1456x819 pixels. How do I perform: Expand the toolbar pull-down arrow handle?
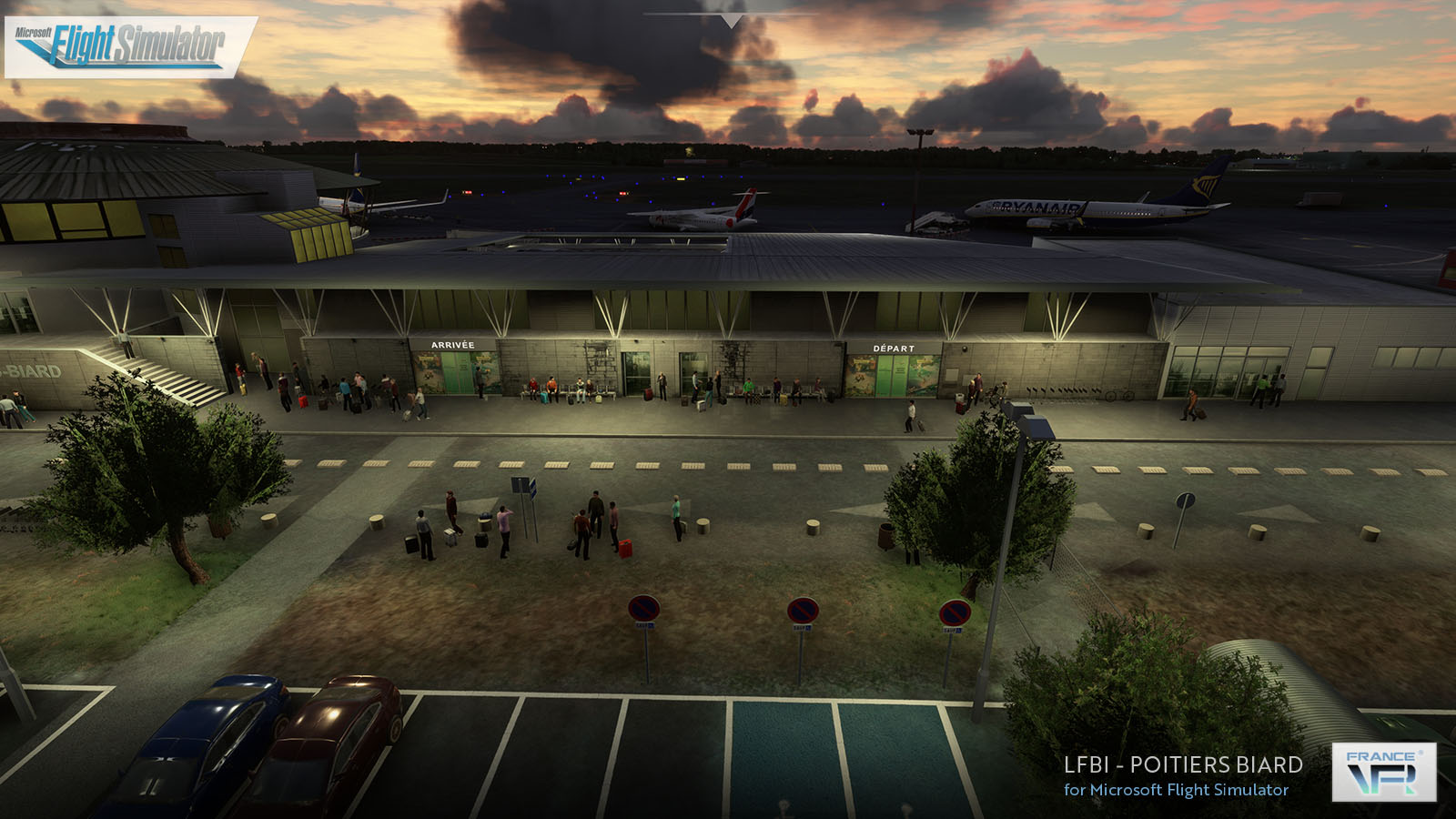[x=731, y=20]
